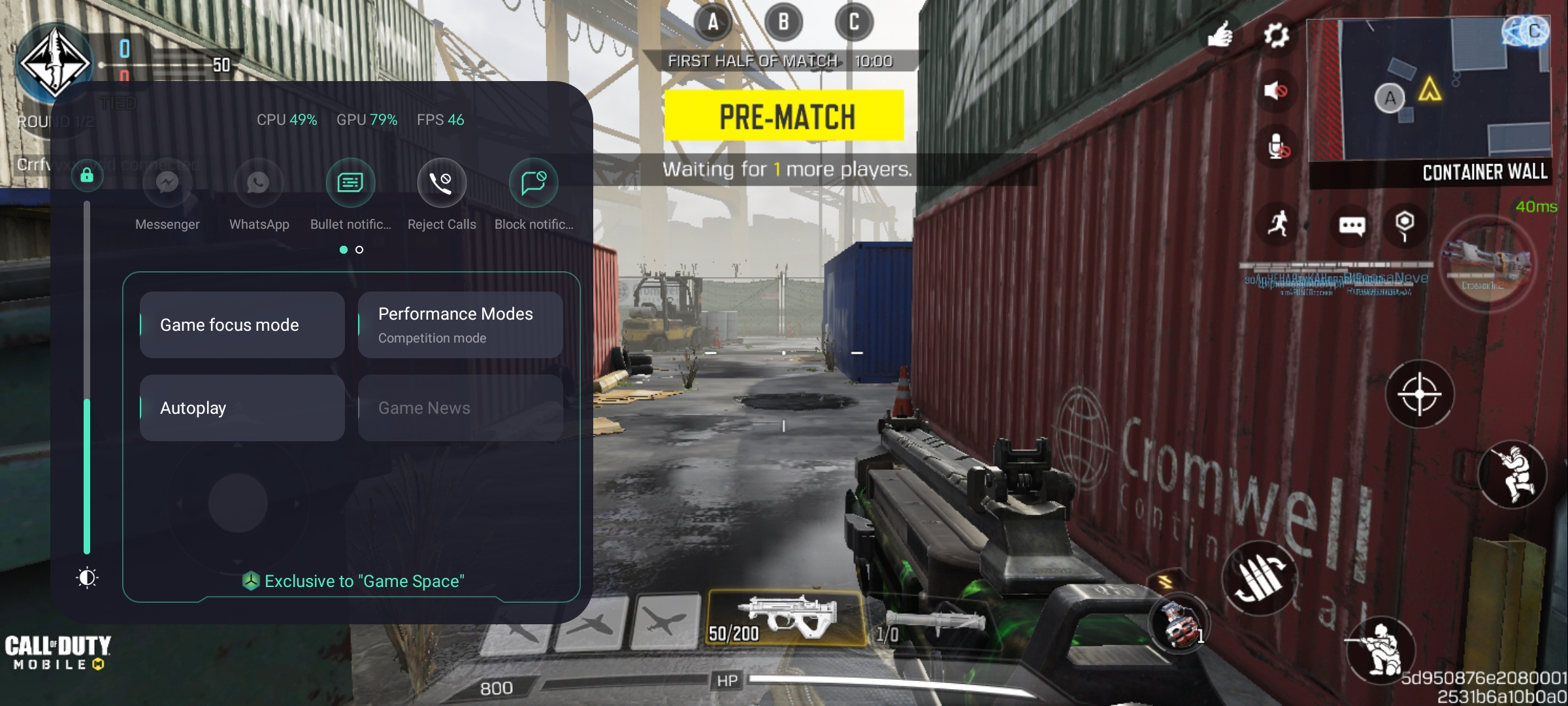Image resolution: width=1568 pixels, height=706 pixels.
Task: Tap the location ping marker icon
Action: point(1405,224)
